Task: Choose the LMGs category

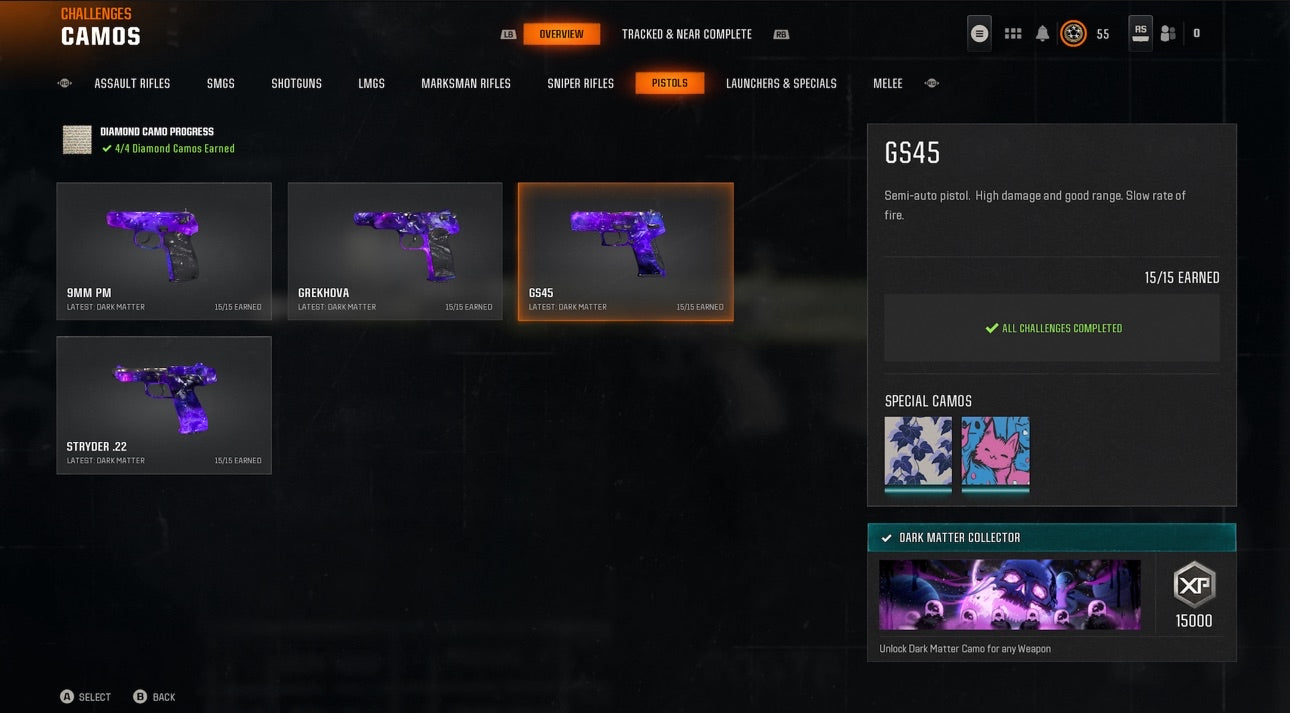Action: coord(371,83)
